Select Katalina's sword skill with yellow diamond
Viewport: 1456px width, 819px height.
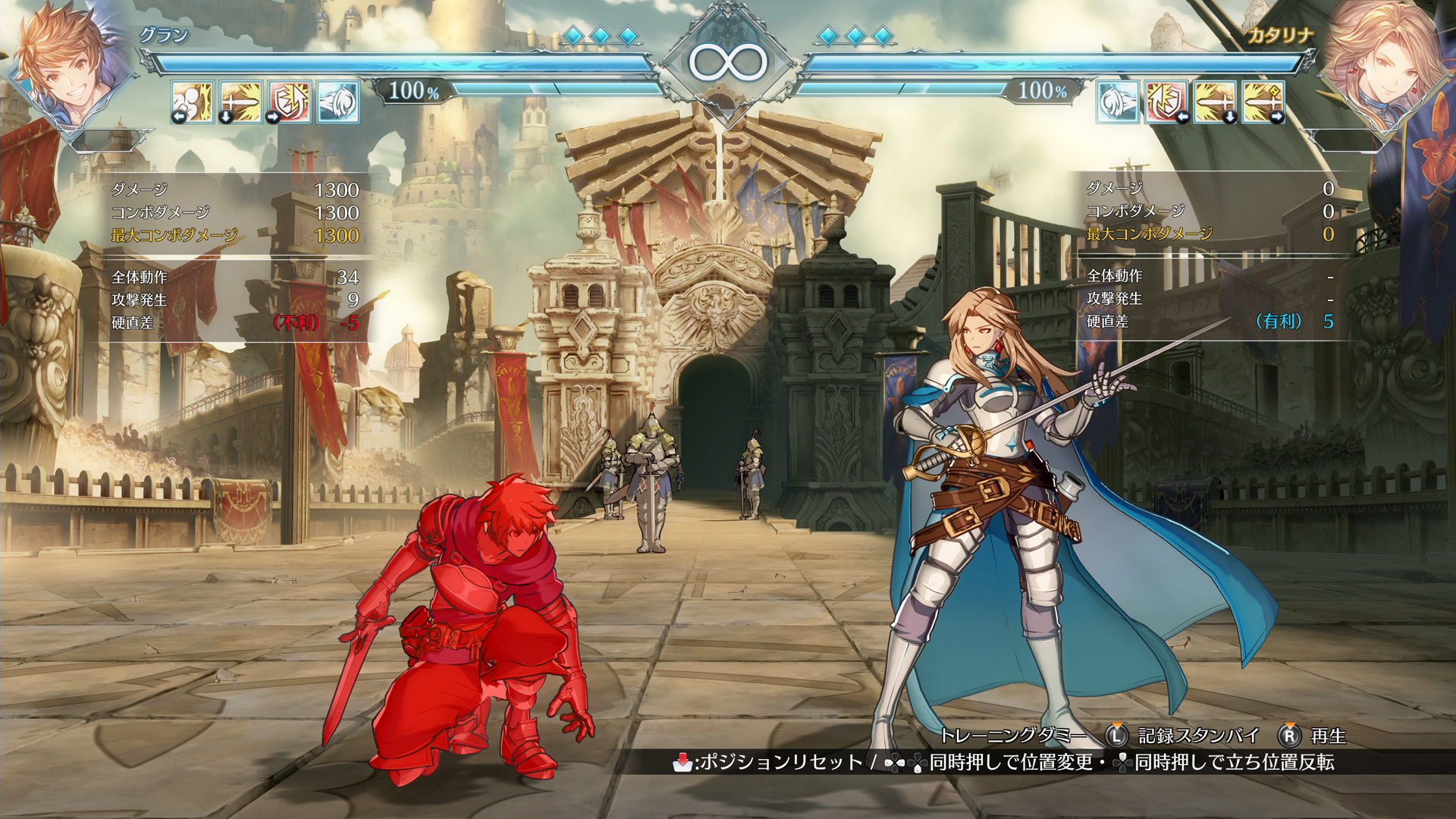1263,102
